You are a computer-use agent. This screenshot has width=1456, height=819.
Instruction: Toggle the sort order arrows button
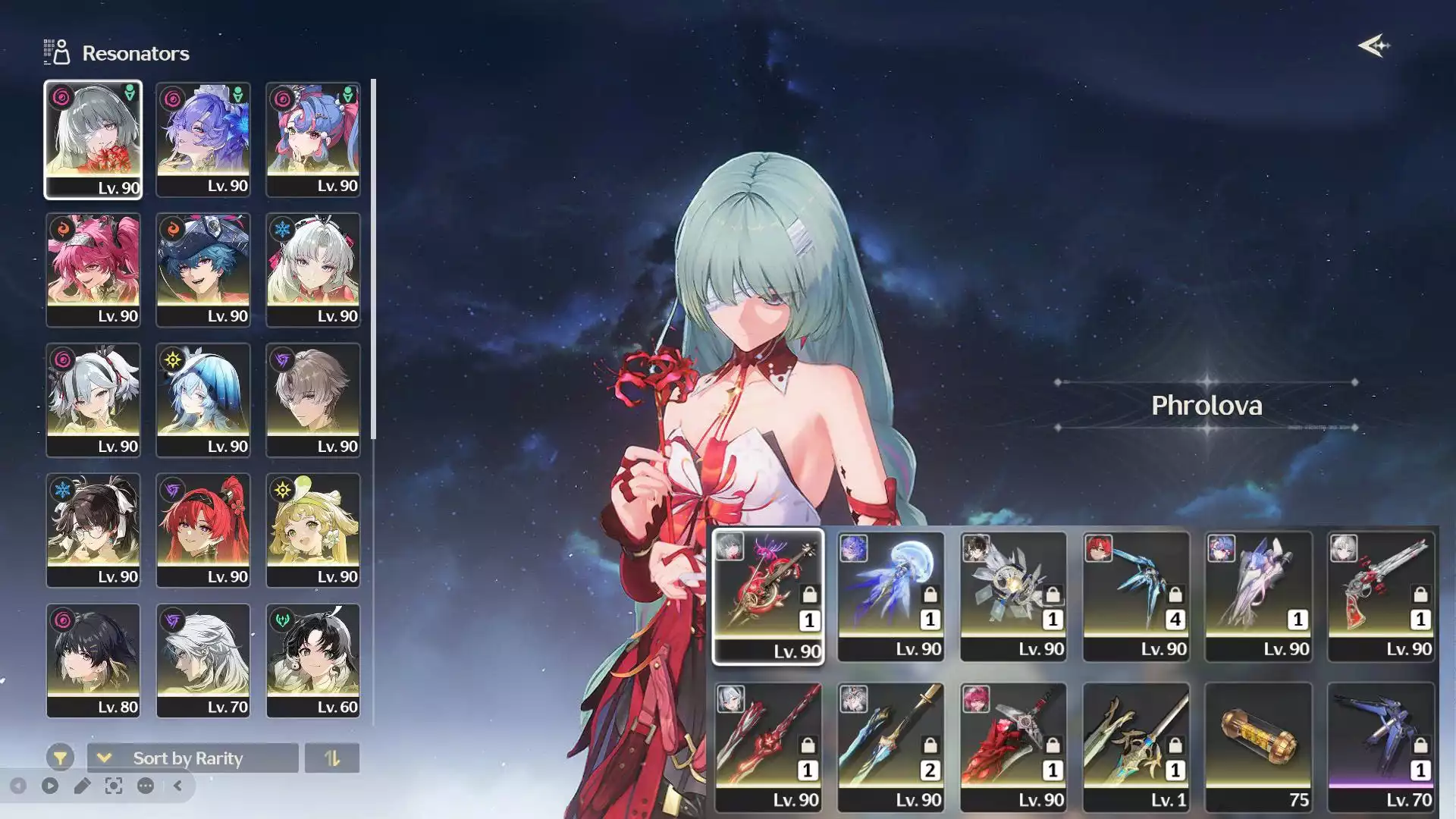[x=331, y=758]
